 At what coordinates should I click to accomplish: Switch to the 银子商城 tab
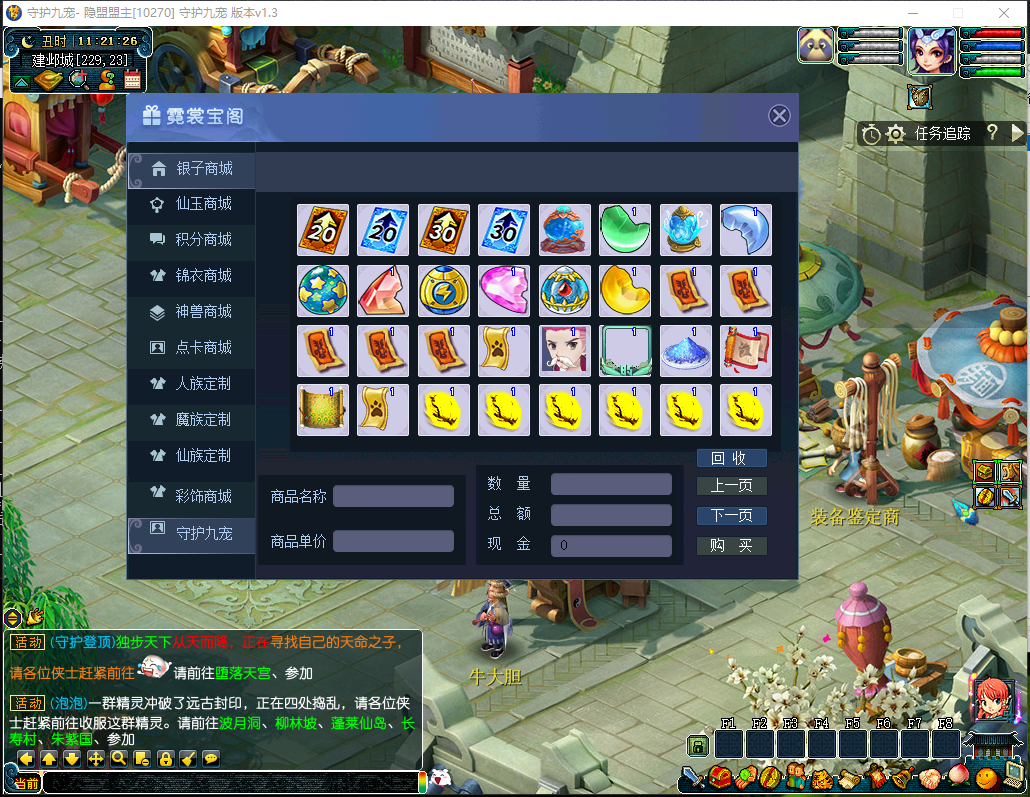pyautogui.click(x=191, y=168)
